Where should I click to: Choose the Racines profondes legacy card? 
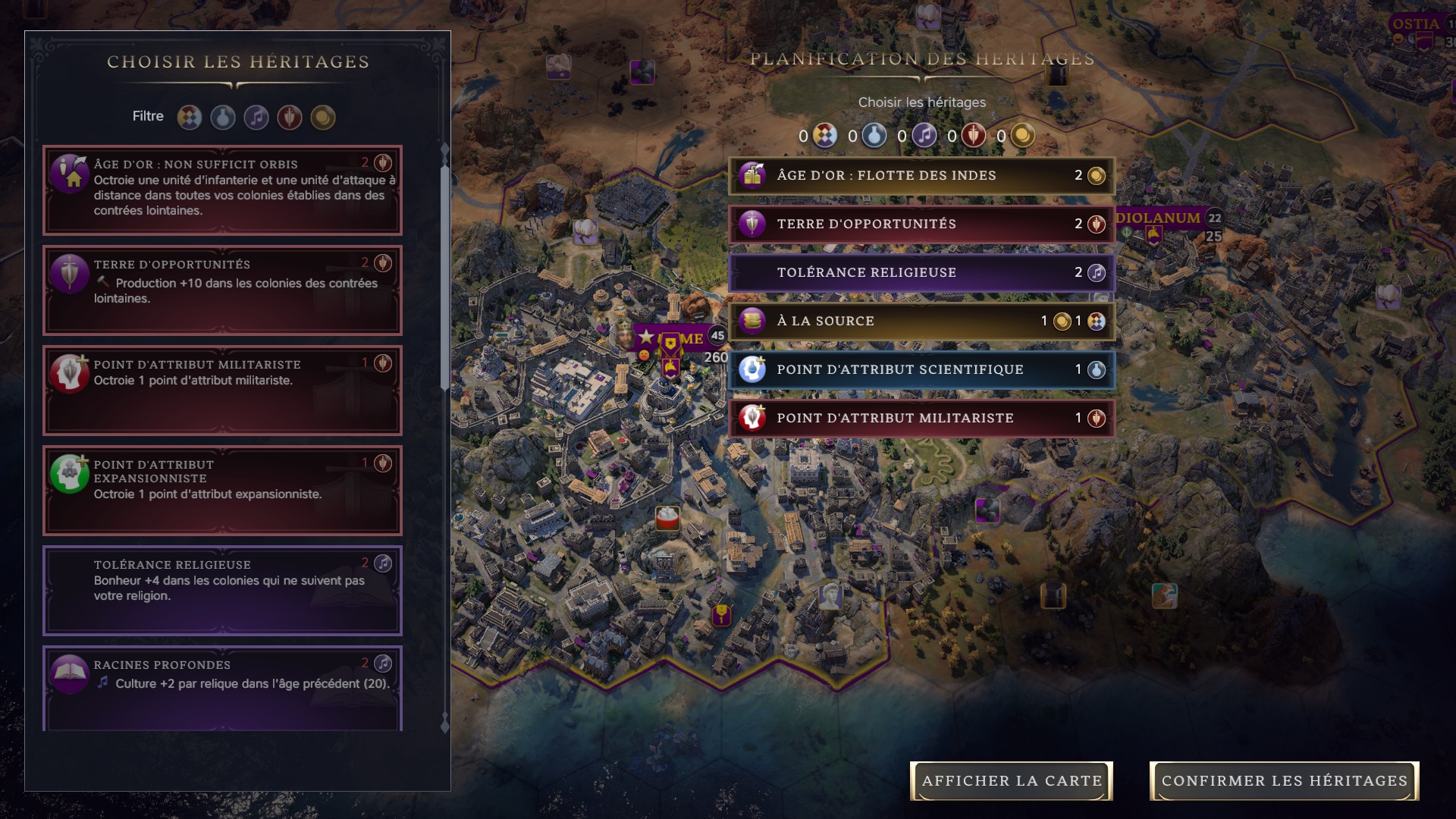[222, 686]
